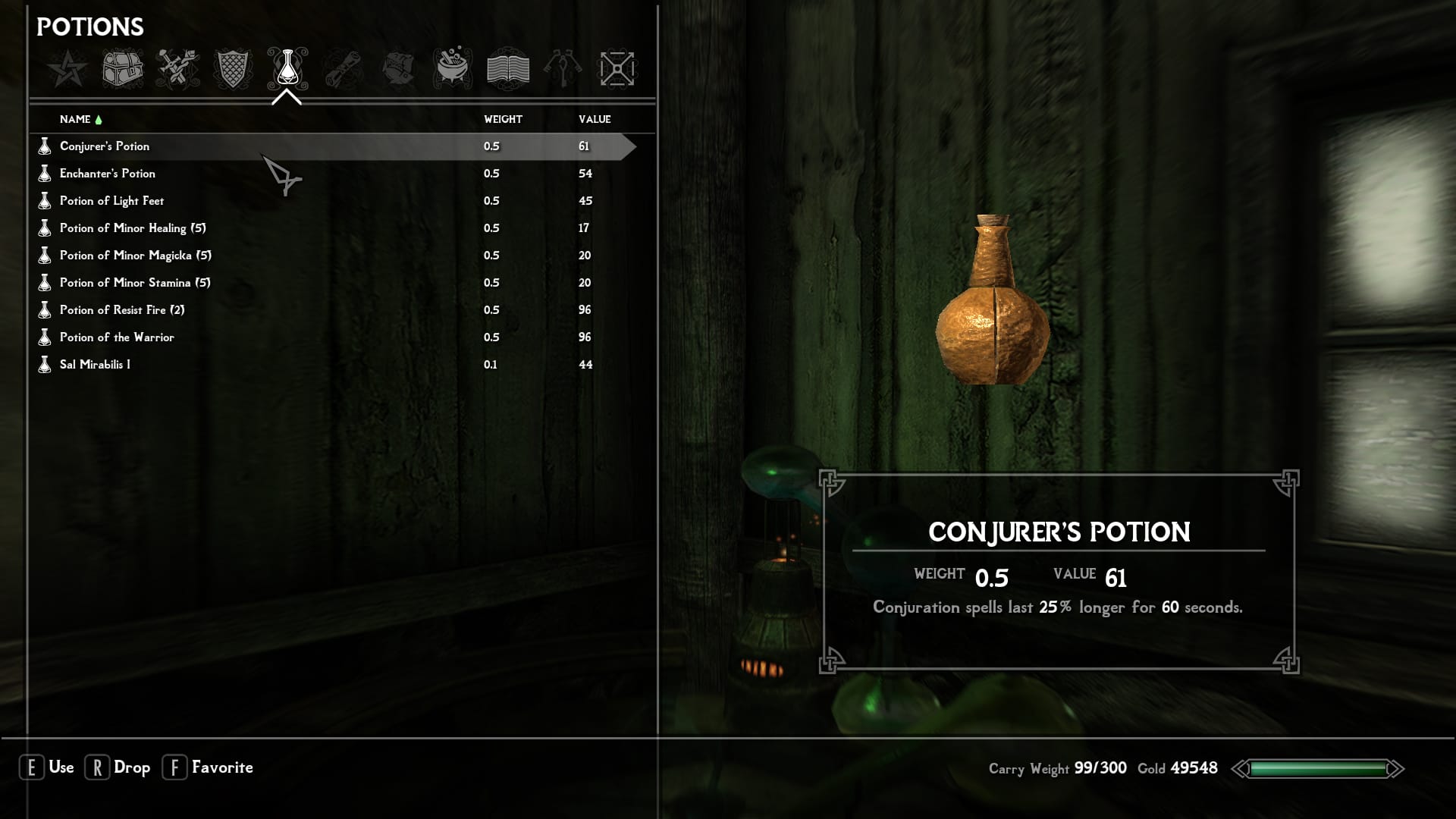Show the star Favorites category

point(67,69)
